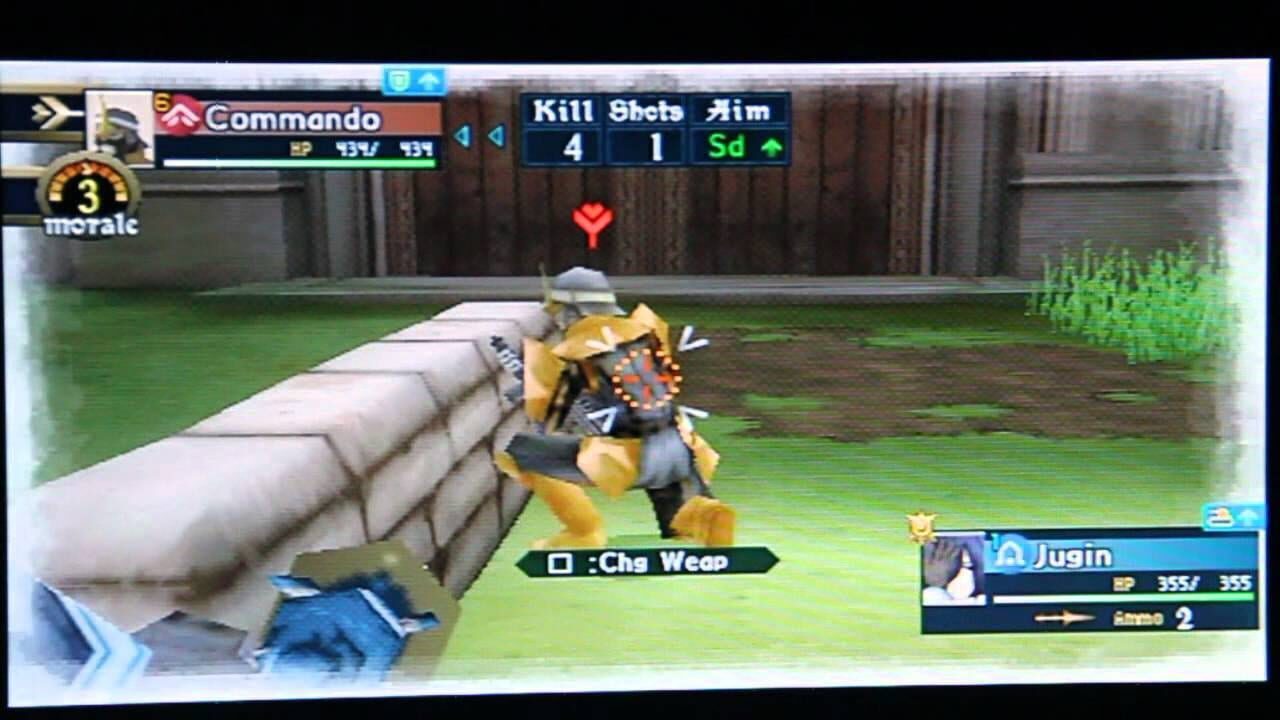Click the blue house icon beside Jugin's name
This screenshot has width=1280, height=720.
pyautogui.click(x=1010, y=553)
